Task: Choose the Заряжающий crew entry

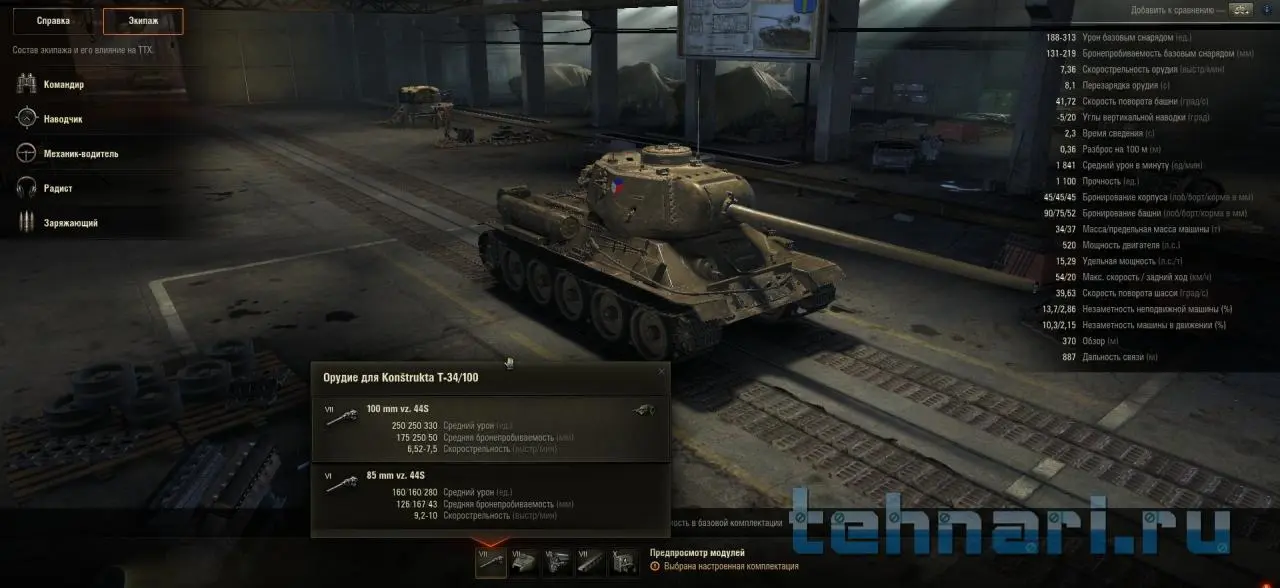Action: [69, 223]
